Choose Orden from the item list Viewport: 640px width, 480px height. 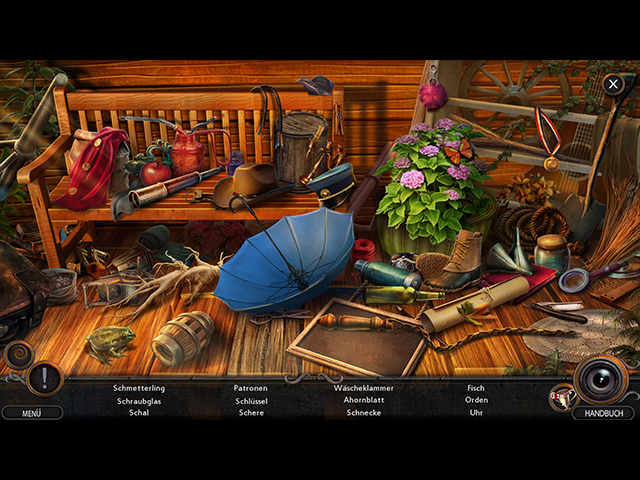476,400
